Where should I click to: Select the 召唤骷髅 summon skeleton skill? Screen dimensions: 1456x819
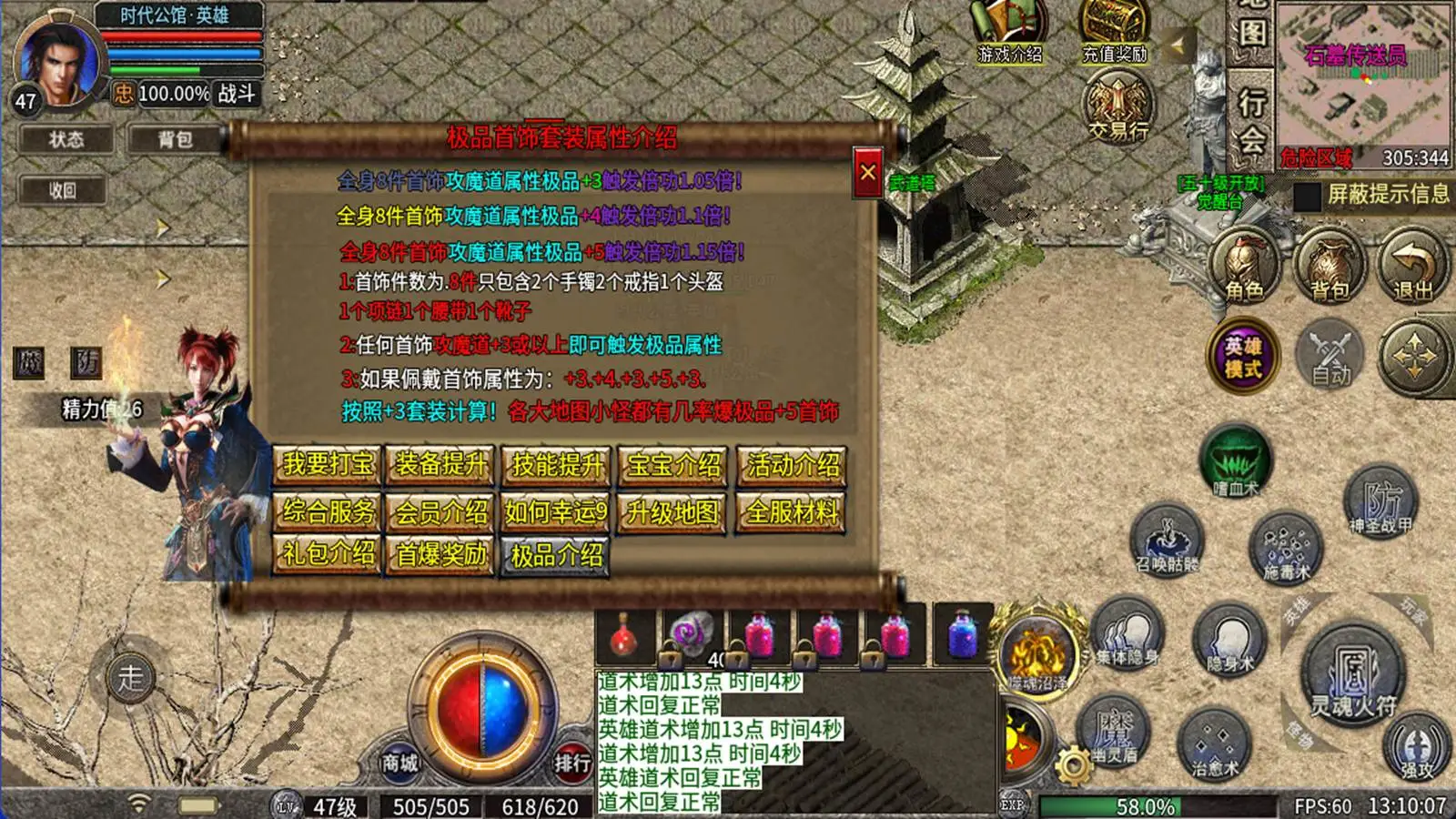pos(1168,540)
